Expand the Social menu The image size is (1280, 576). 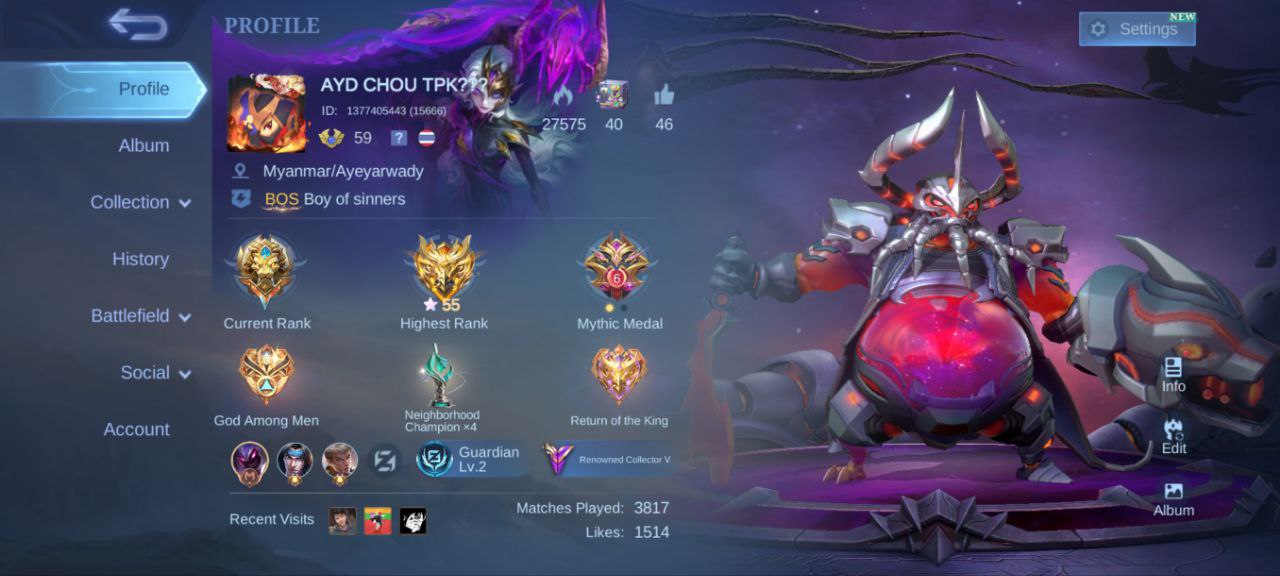pyautogui.click(x=155, y=373)
